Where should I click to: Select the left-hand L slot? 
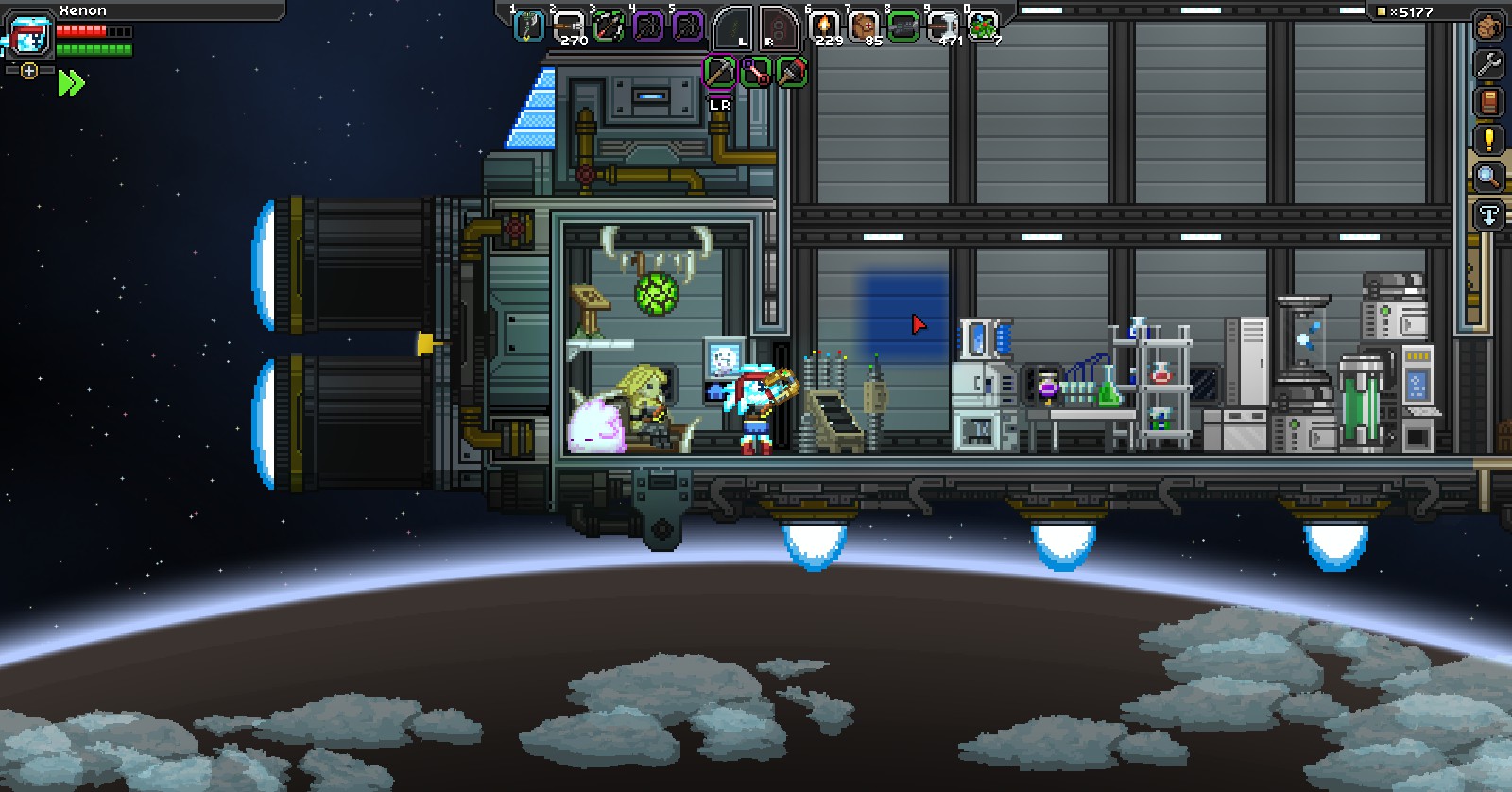pyautogui.click(x=734, y=28)
